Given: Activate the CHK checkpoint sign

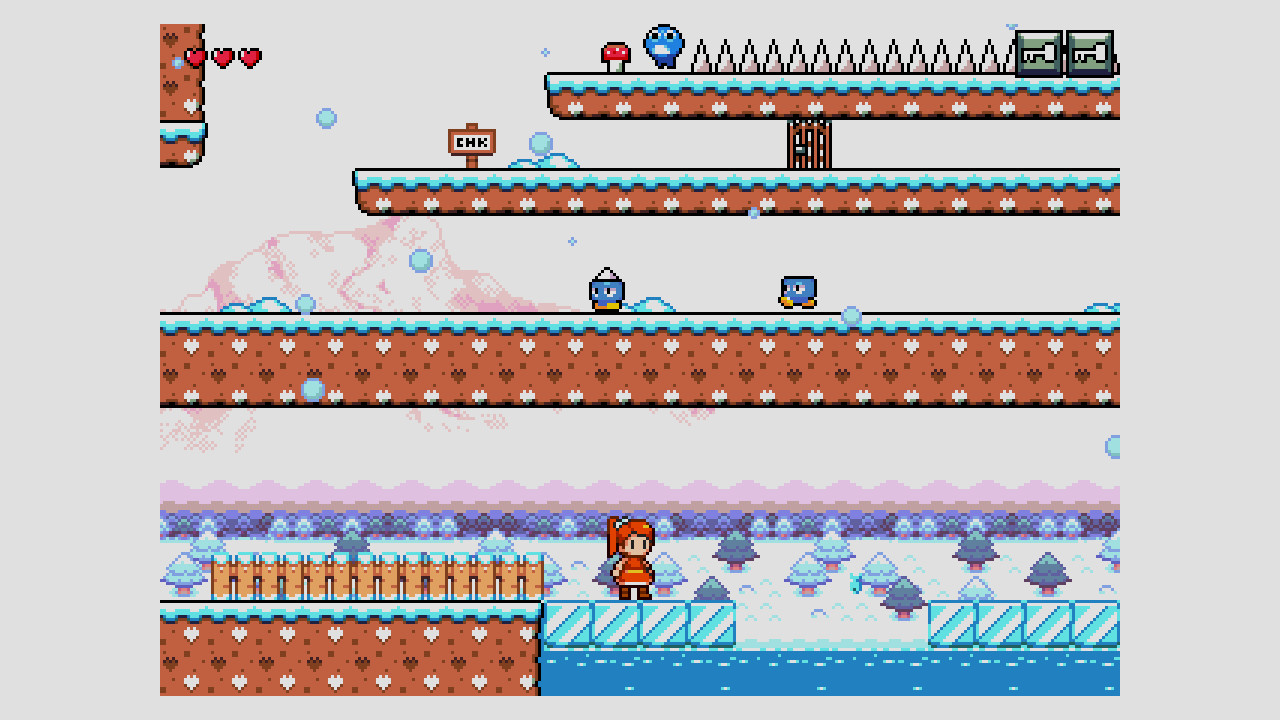Looking at the screenshot, I should [x=470, y=143].
